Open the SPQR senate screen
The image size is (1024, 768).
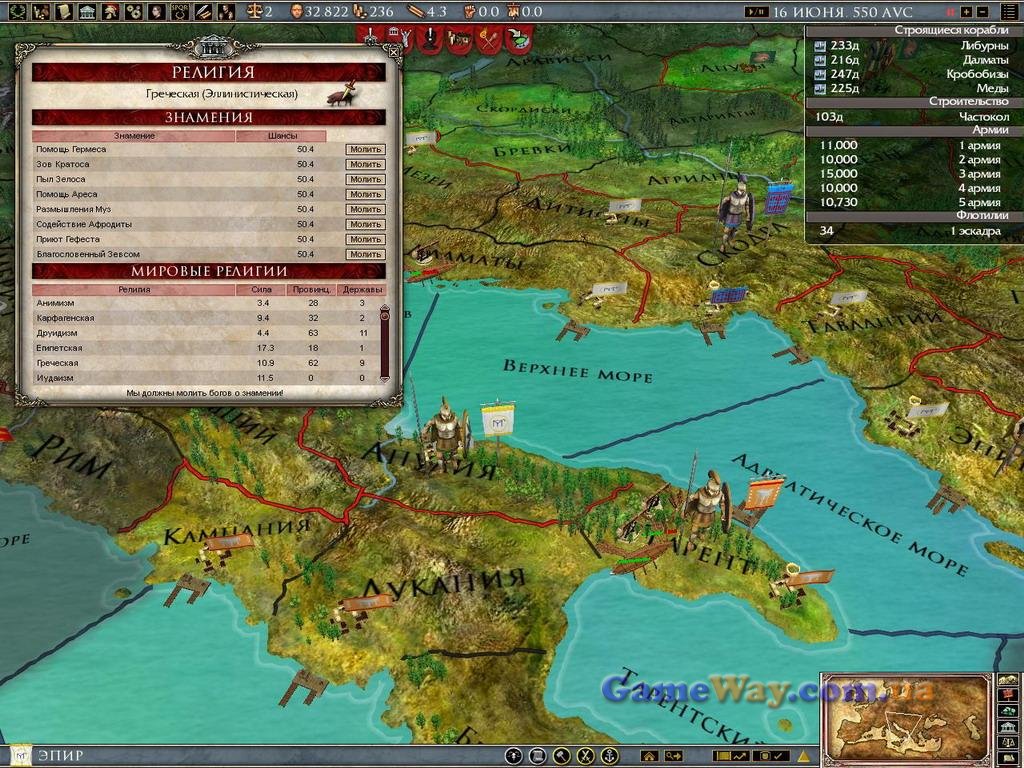coord(181,12)
